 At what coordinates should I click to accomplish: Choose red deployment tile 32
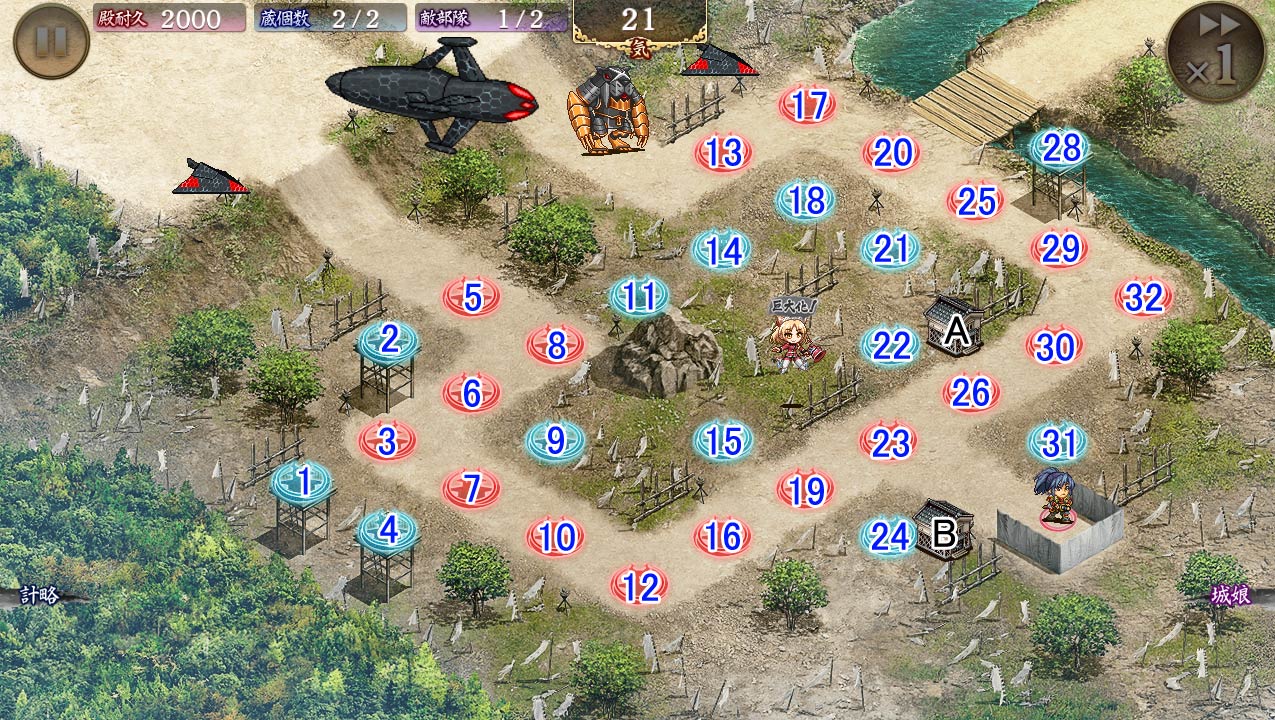pos(1144,297)
